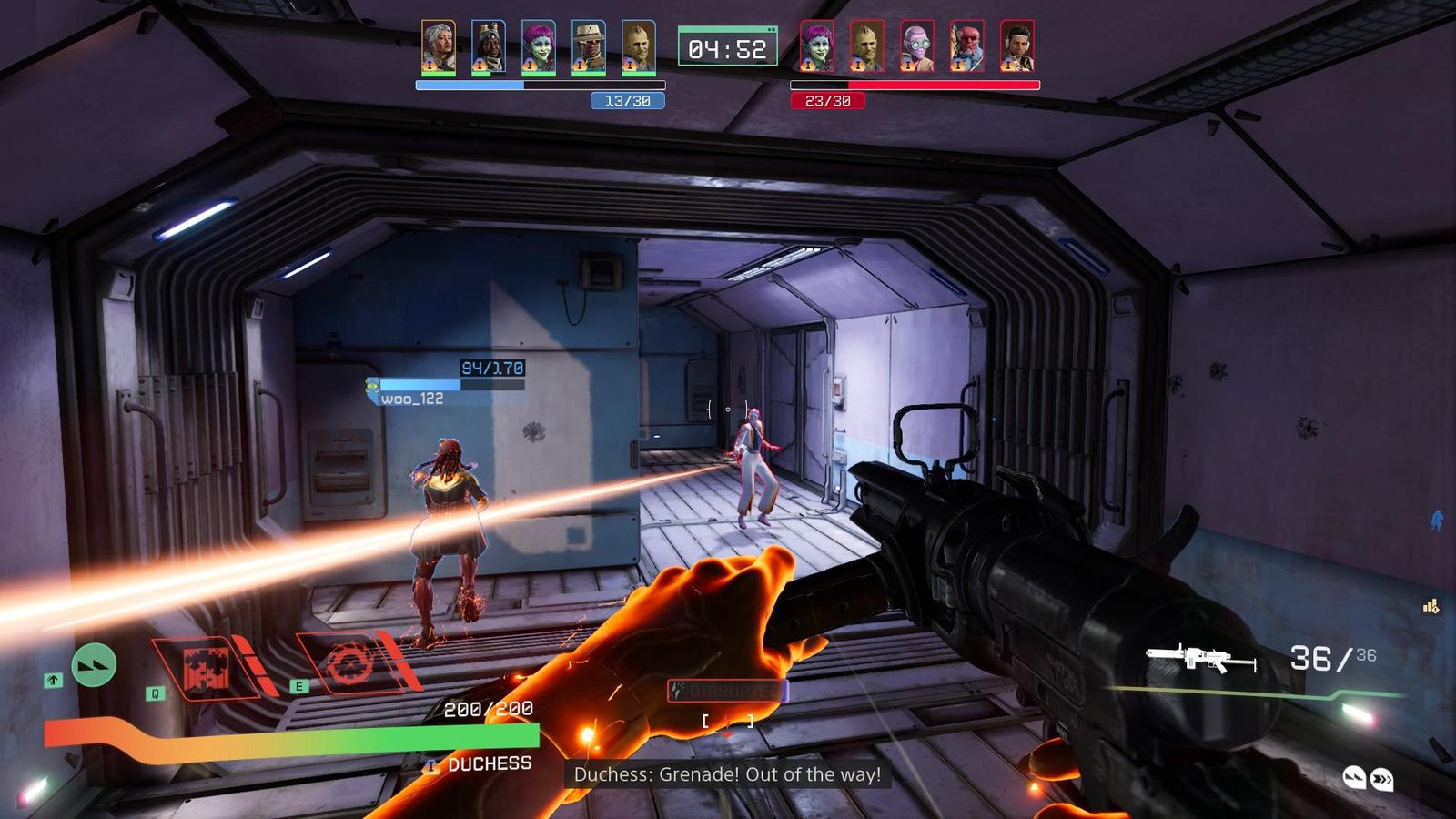1456x819 pixels.
Task: Choose blue team's mohawk man portrait
Action: click(639, 47)
